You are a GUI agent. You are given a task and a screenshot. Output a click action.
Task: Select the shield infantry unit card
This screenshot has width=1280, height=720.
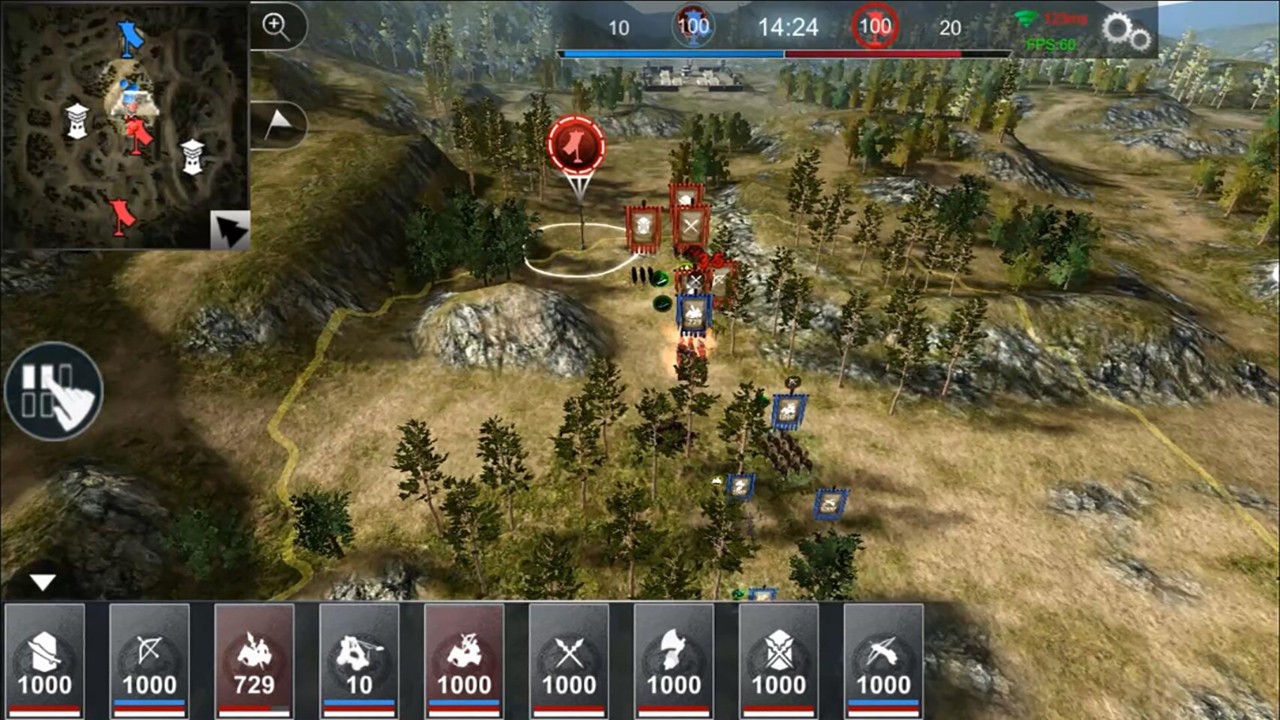point(44,661)
